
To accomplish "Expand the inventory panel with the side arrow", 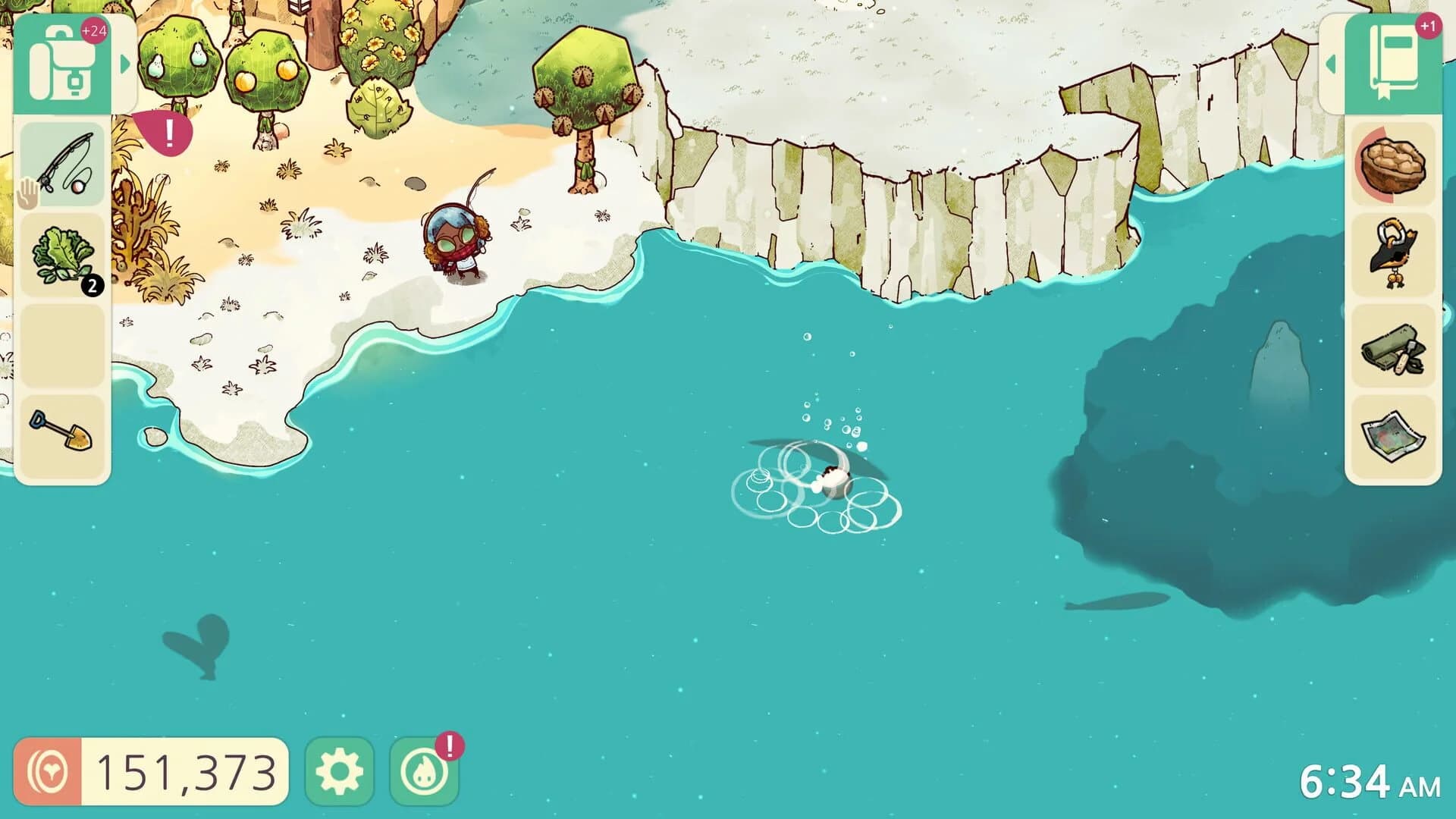I will [x=126, y=64].
